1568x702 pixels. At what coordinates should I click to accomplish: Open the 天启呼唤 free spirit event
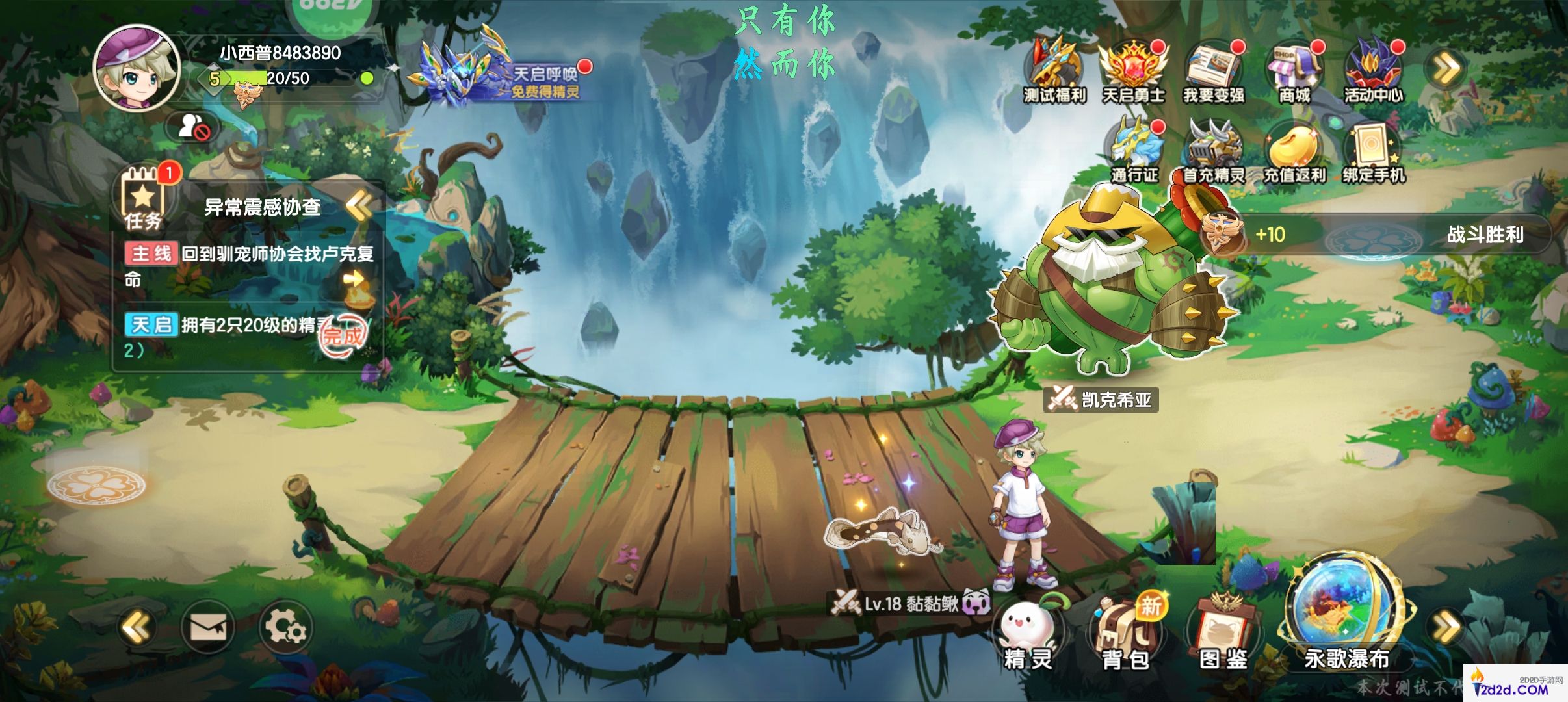[499, 71]
